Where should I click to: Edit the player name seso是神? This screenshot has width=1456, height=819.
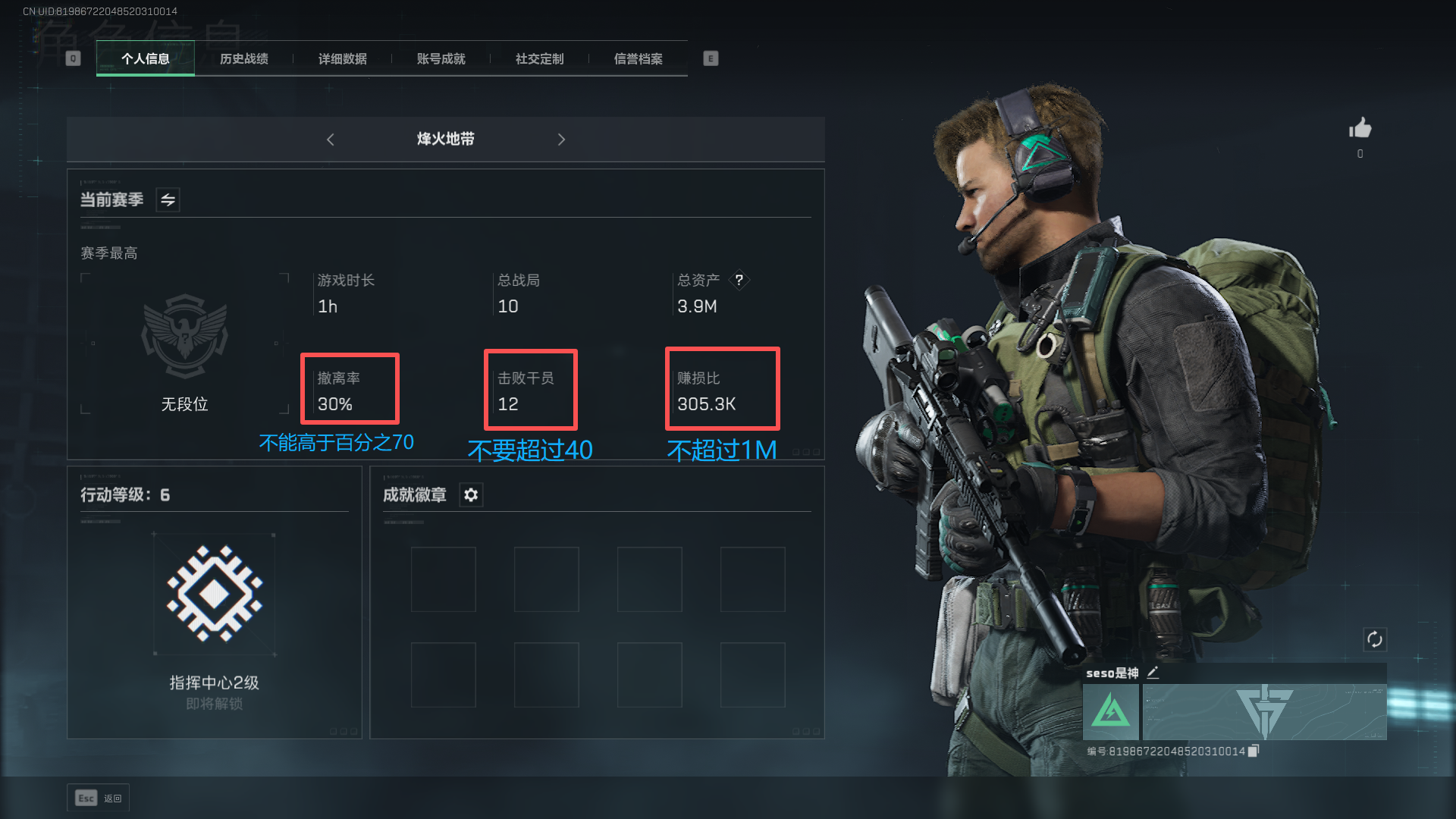(1153, 673)
